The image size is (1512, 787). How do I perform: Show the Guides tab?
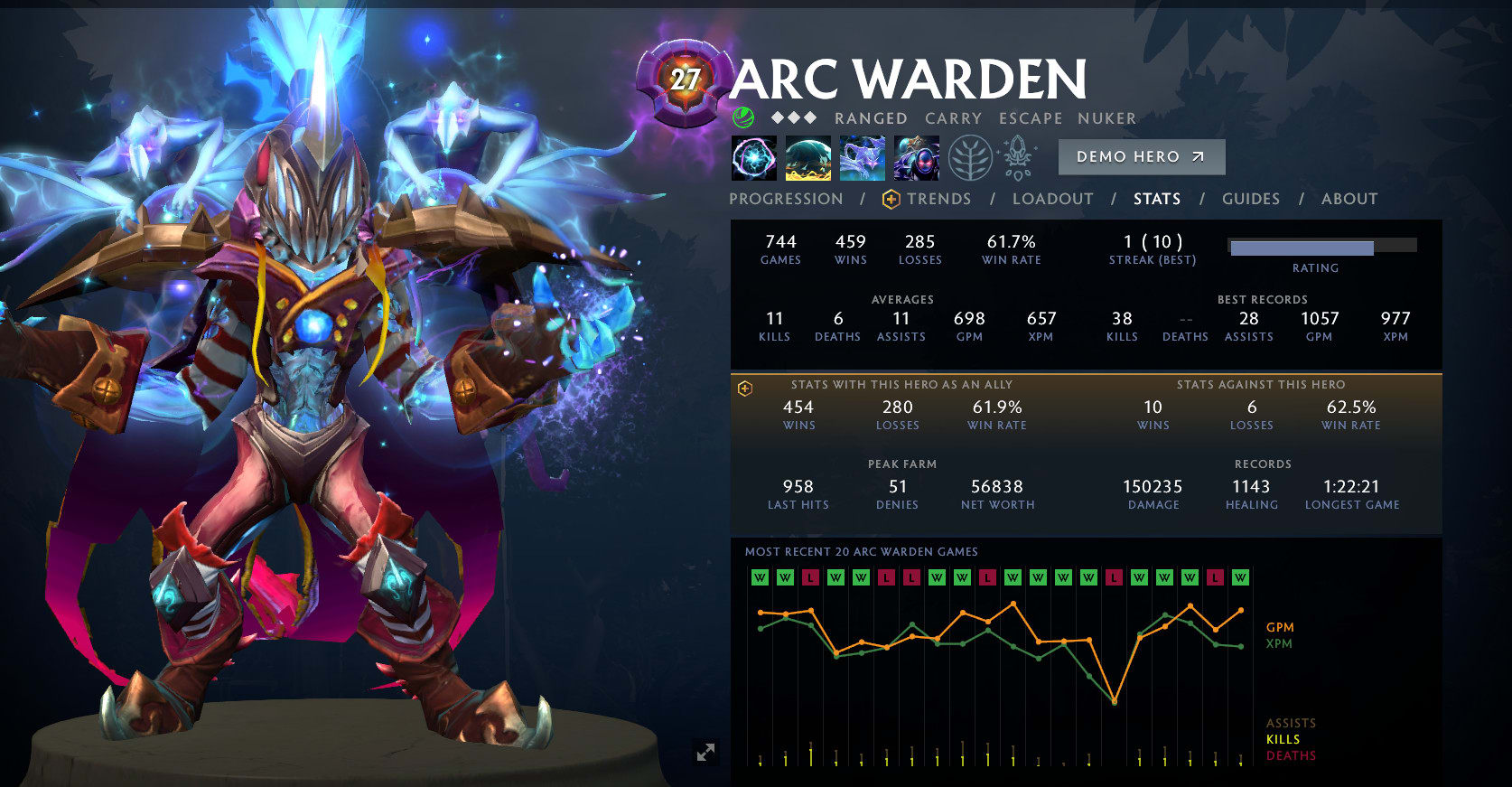click(1250, 199)
